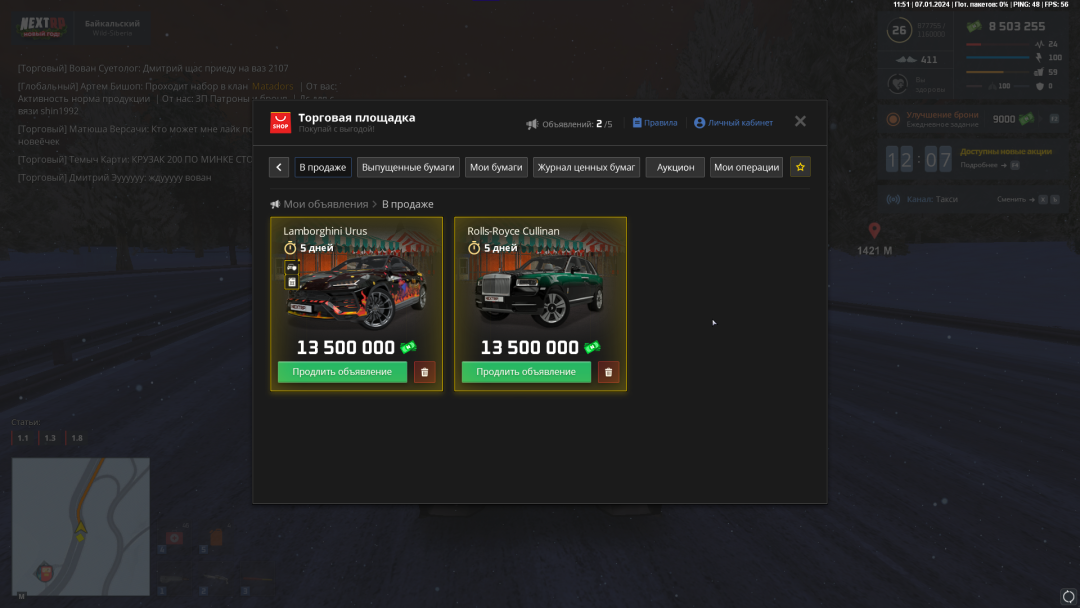Extend the Rolls-Royce Cullinan listing
The width and height of the screenshot is (1080, 608).
[x=526, y=372]
